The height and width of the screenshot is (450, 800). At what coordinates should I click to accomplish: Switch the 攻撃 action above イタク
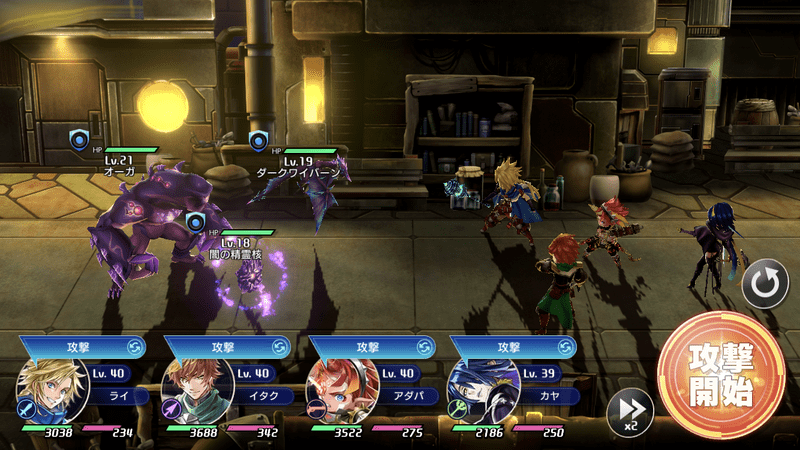click(x=279, y=346)
